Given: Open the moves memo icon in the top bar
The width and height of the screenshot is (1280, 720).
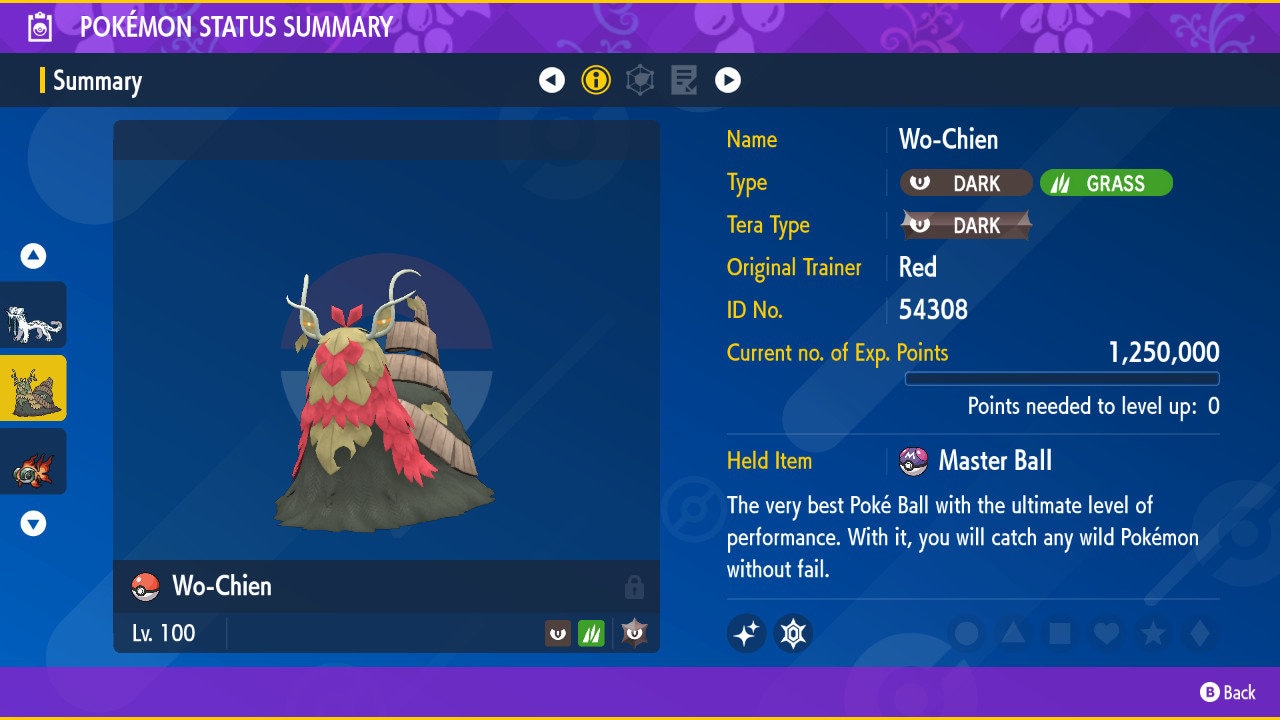Looking at the screenshot, I should pyautogui.click(x=684, y=80).
